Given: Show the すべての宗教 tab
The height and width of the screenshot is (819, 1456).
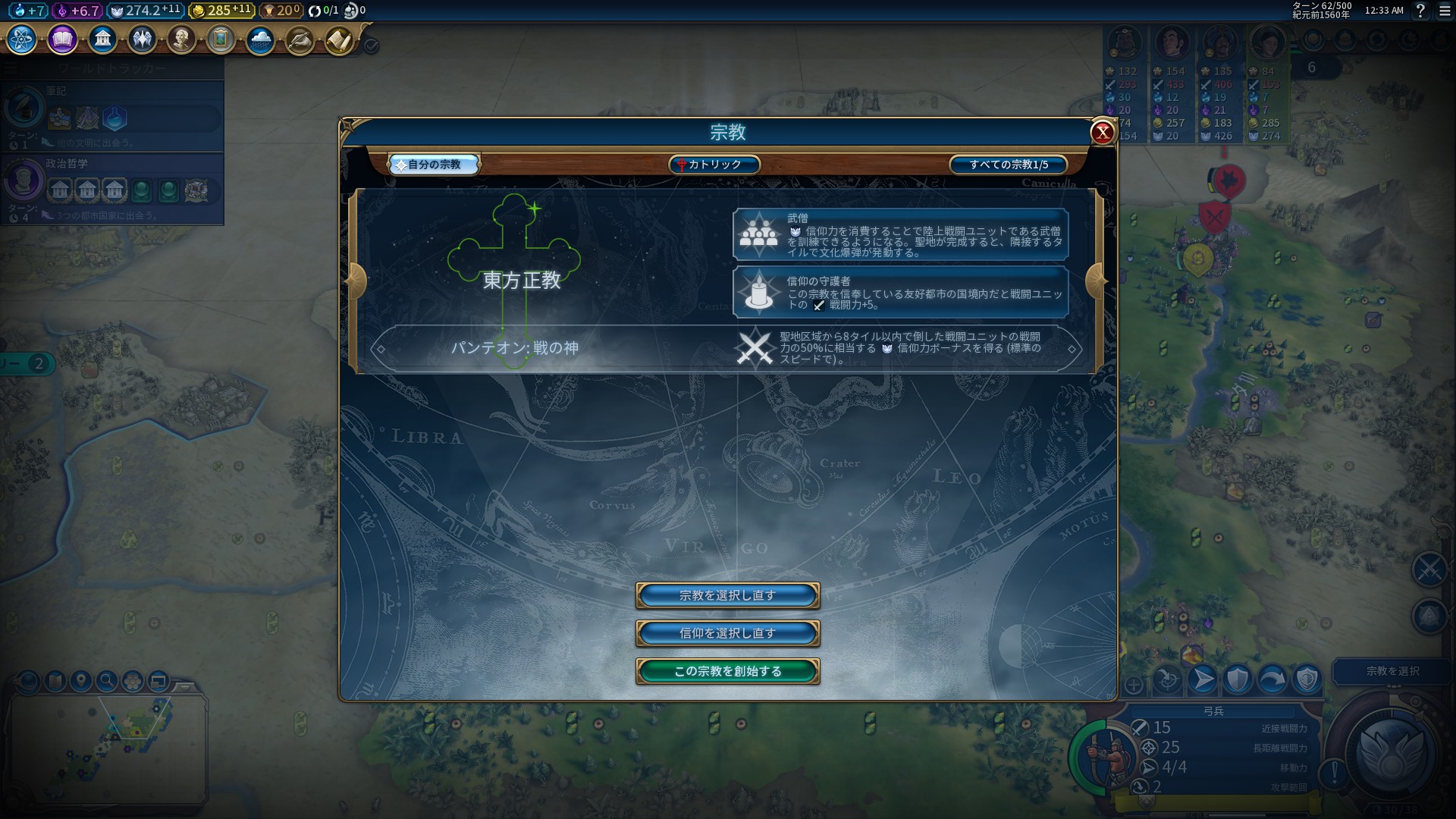Looking at the screenshot, I should point(1008,165).
